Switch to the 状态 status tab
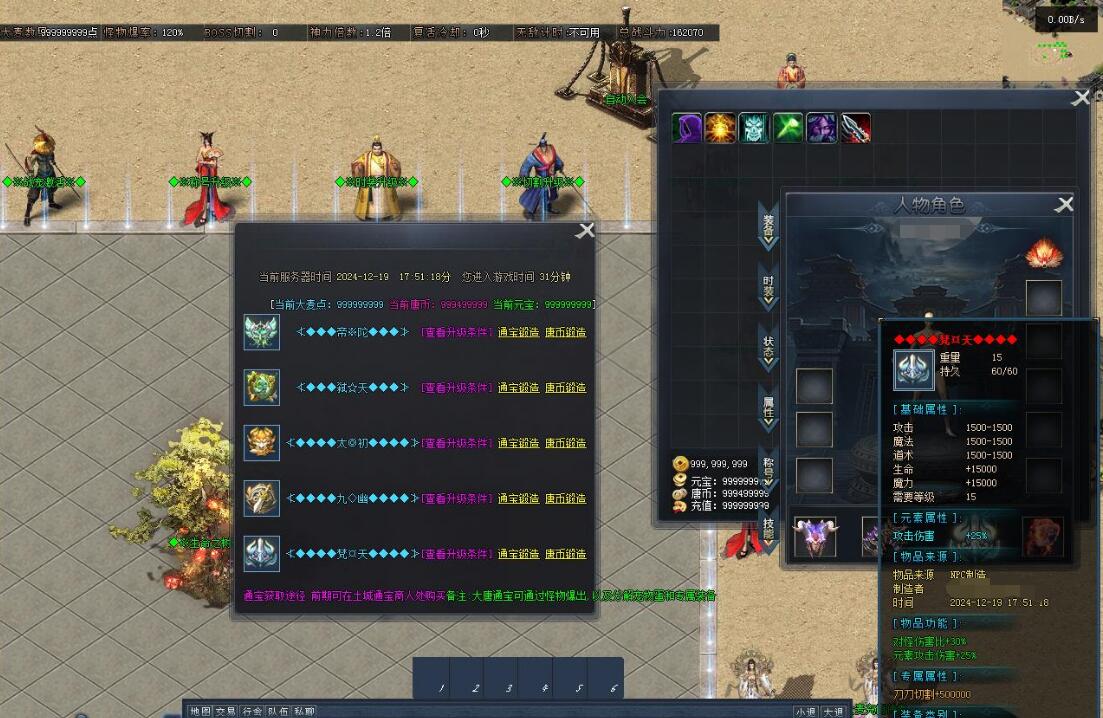 (x=768, y=346)
